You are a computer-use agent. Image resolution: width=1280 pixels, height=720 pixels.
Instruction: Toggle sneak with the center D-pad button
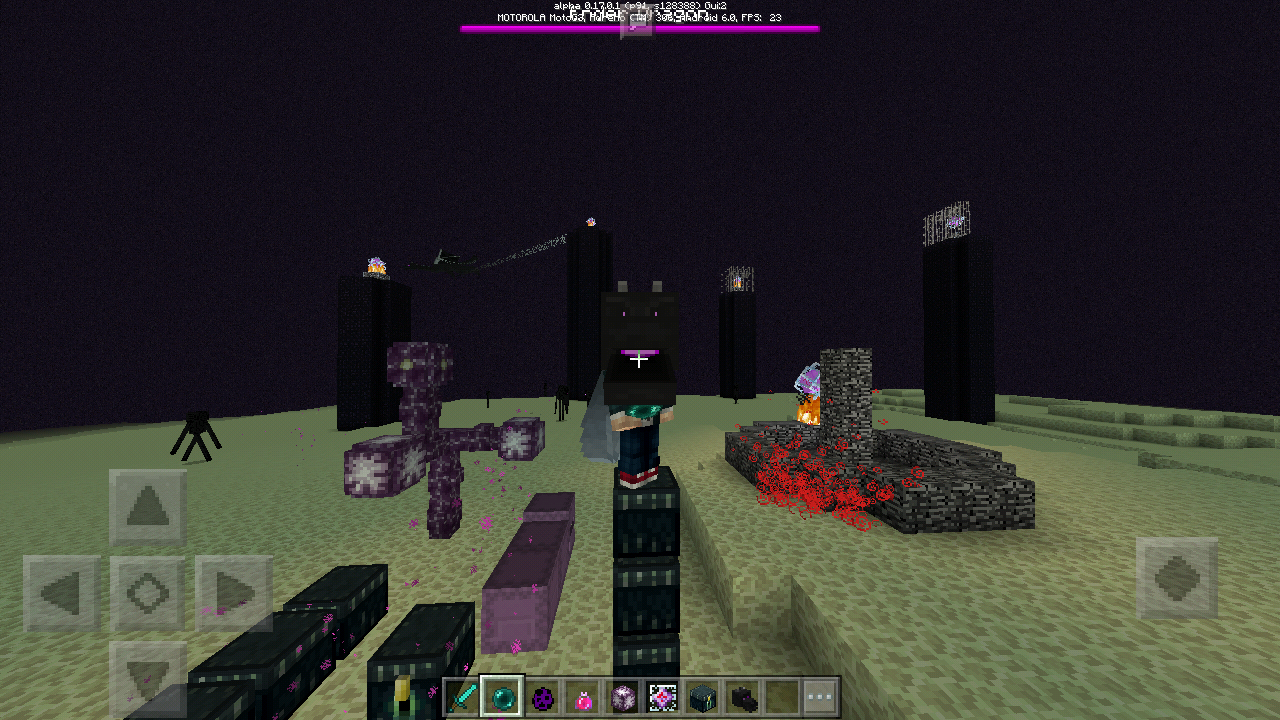coord(148,594)
